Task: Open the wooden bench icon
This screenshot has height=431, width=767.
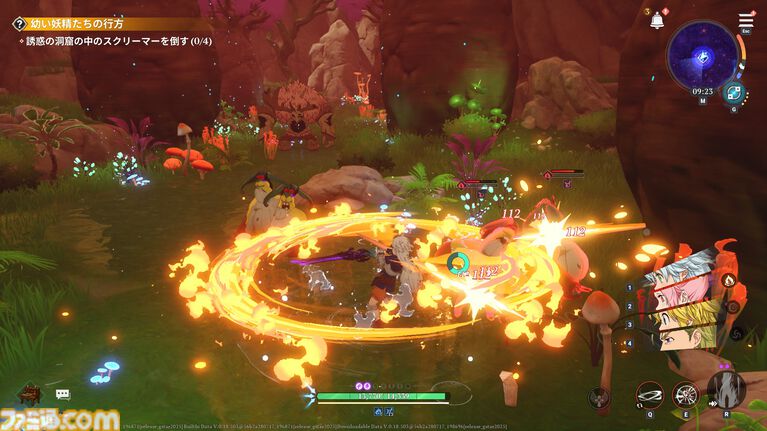Action: pos(27,393)
